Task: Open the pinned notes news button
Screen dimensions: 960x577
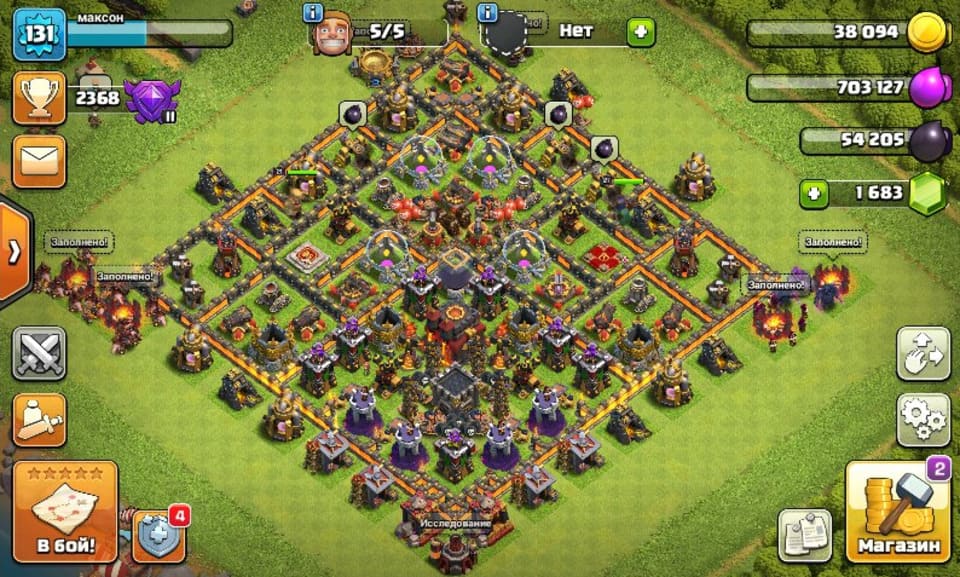Action: pos(806,535)
